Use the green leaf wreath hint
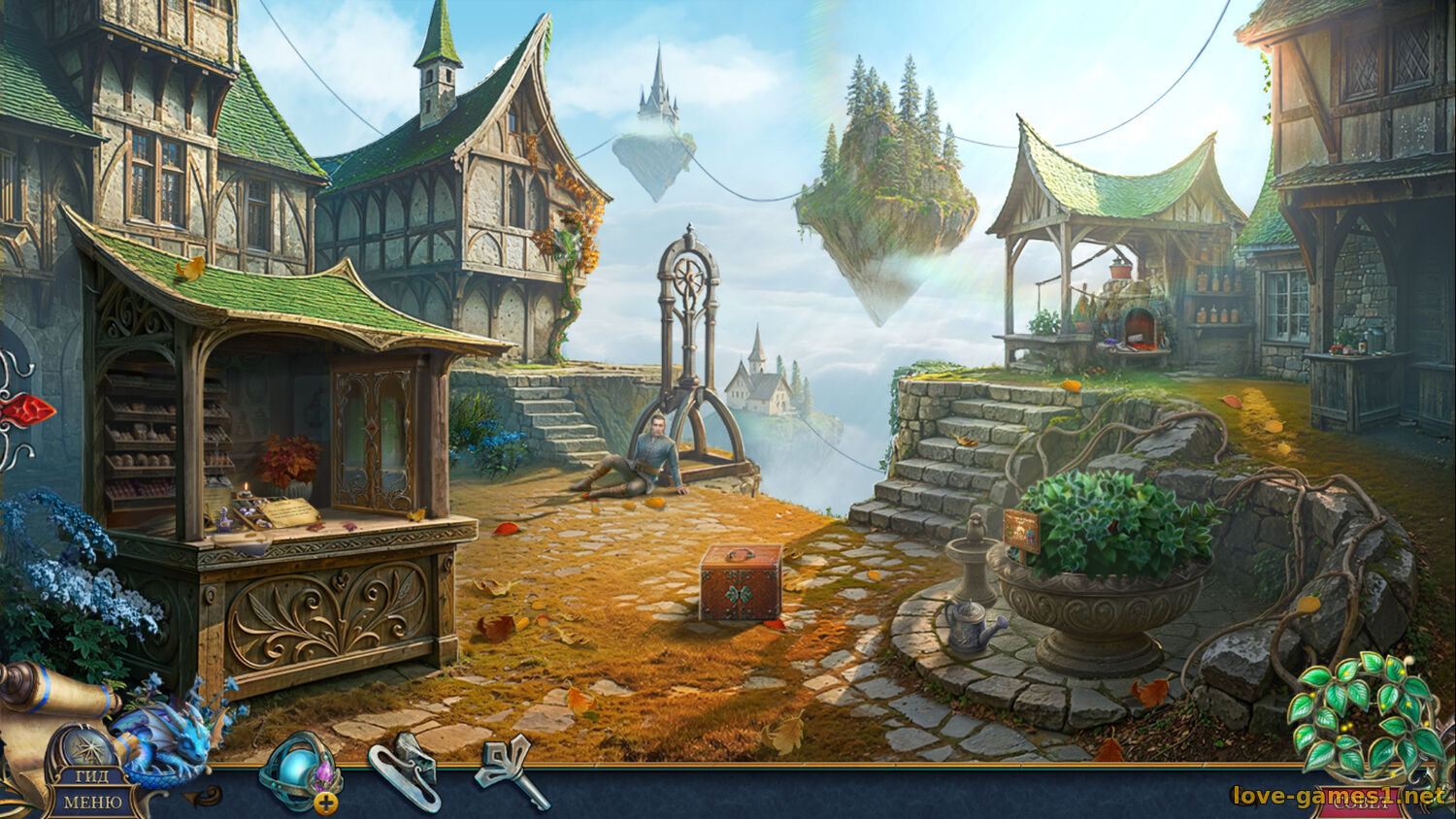This screenshot has width=1456, height=819. point(1361,713)
